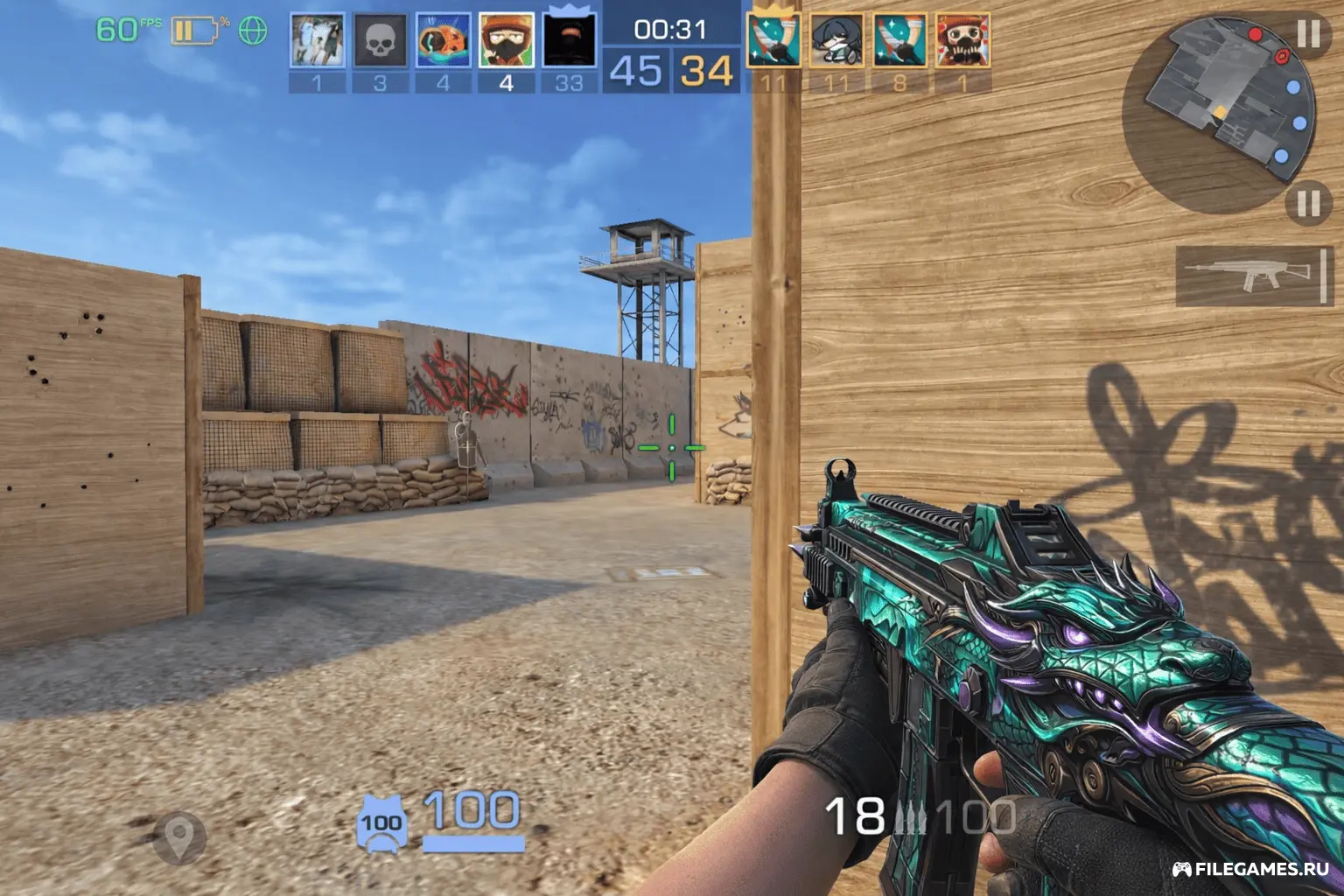The height and width of the screenshot is (896, 1344).
Task: Pick the photo avatar with score 1
Action: coord(317,41)
